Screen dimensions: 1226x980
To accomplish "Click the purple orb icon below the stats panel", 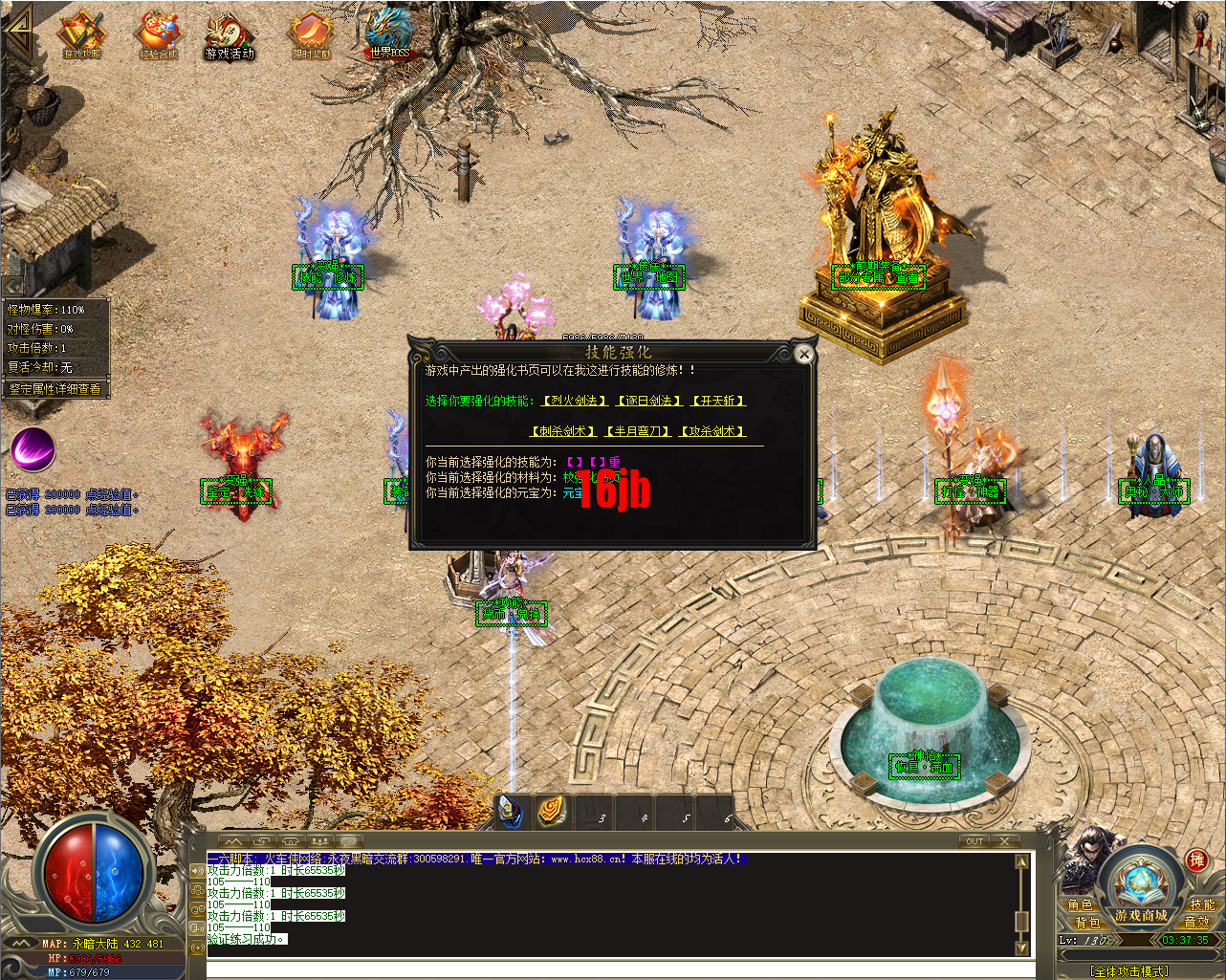I will pyautogui.click(x=33, y=449).
